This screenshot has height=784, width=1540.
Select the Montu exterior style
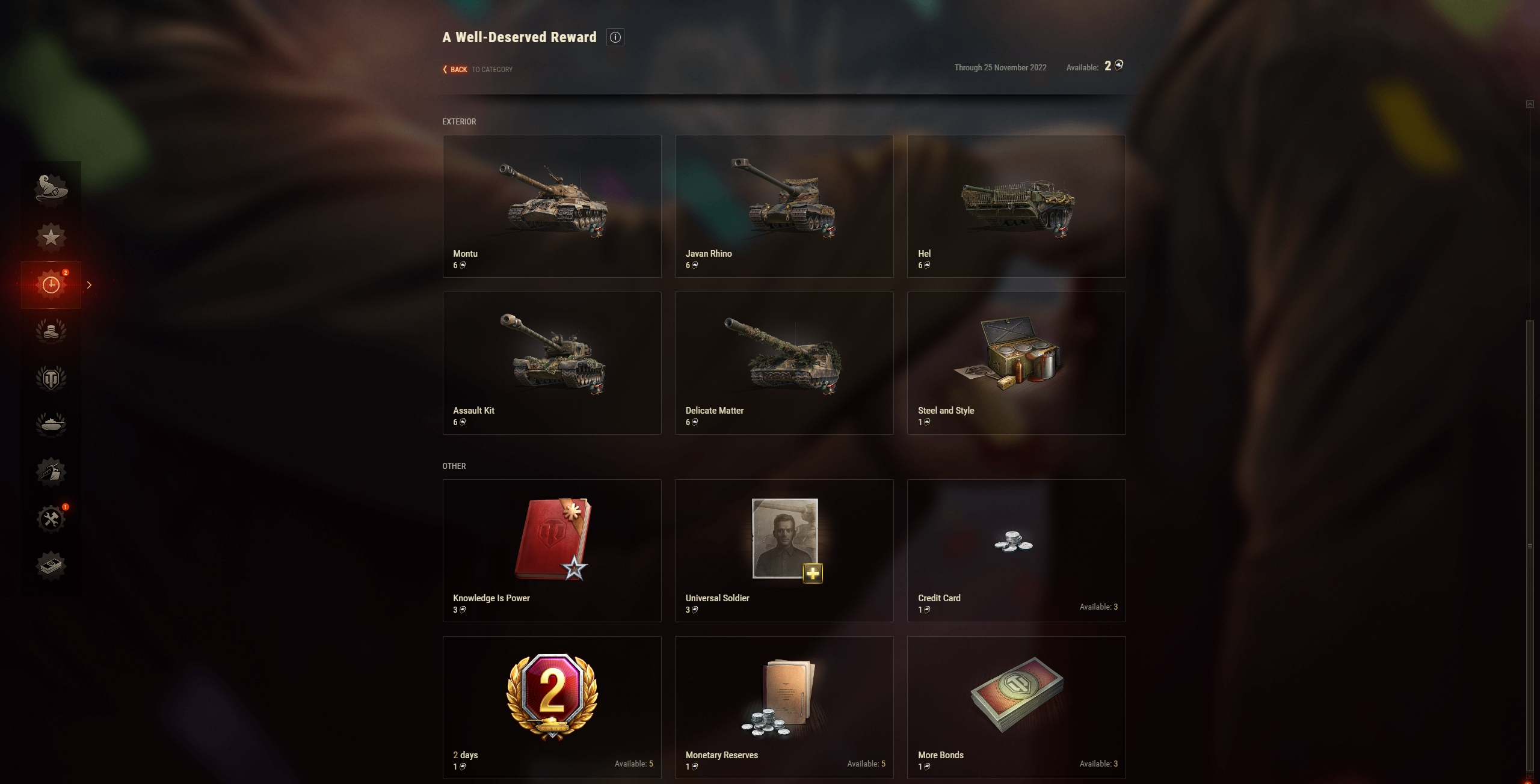[552, 206]
